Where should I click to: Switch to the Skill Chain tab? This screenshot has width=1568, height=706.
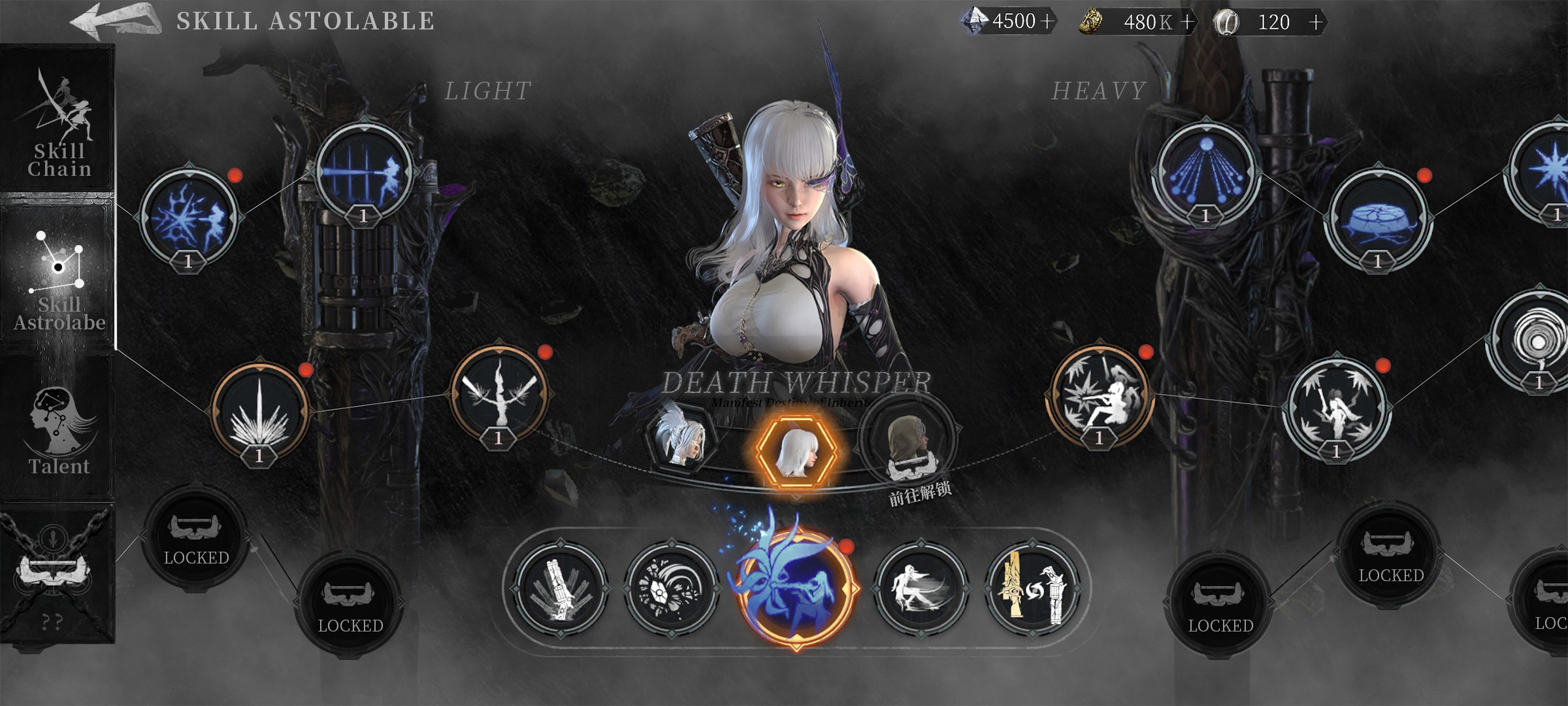[59, 124]
